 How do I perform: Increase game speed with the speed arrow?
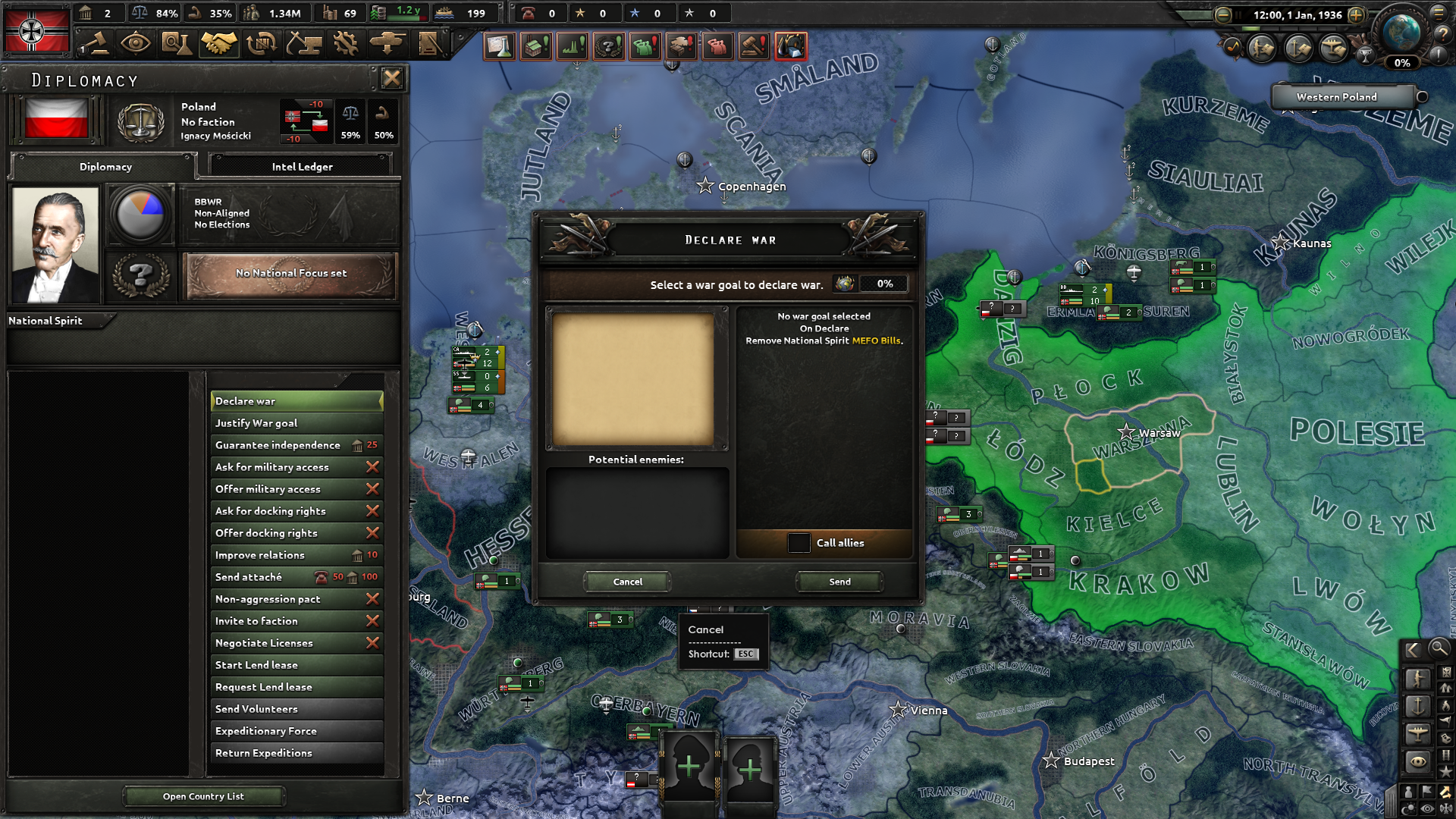pos(1356,14)
